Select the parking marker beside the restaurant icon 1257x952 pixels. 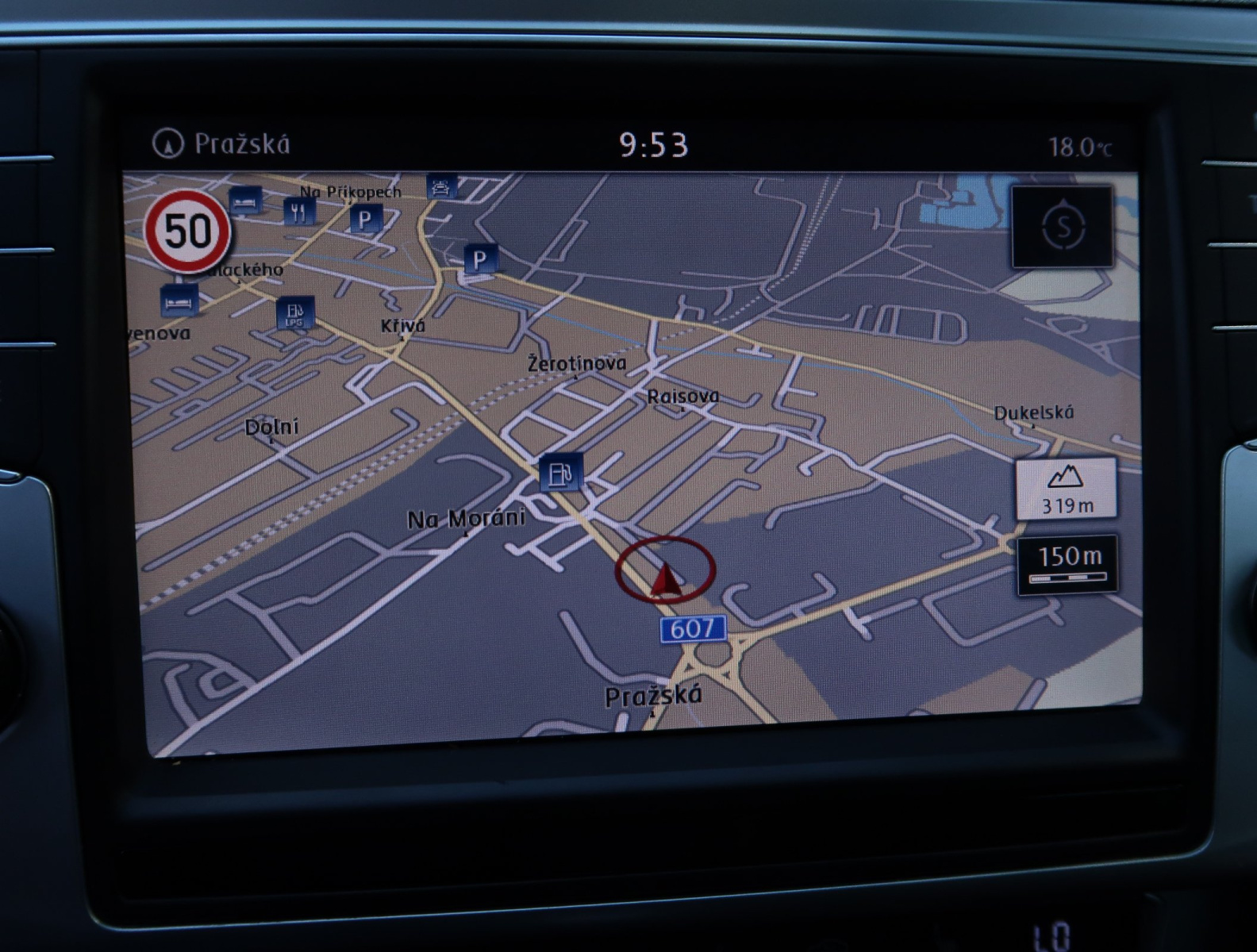[365, 218]
